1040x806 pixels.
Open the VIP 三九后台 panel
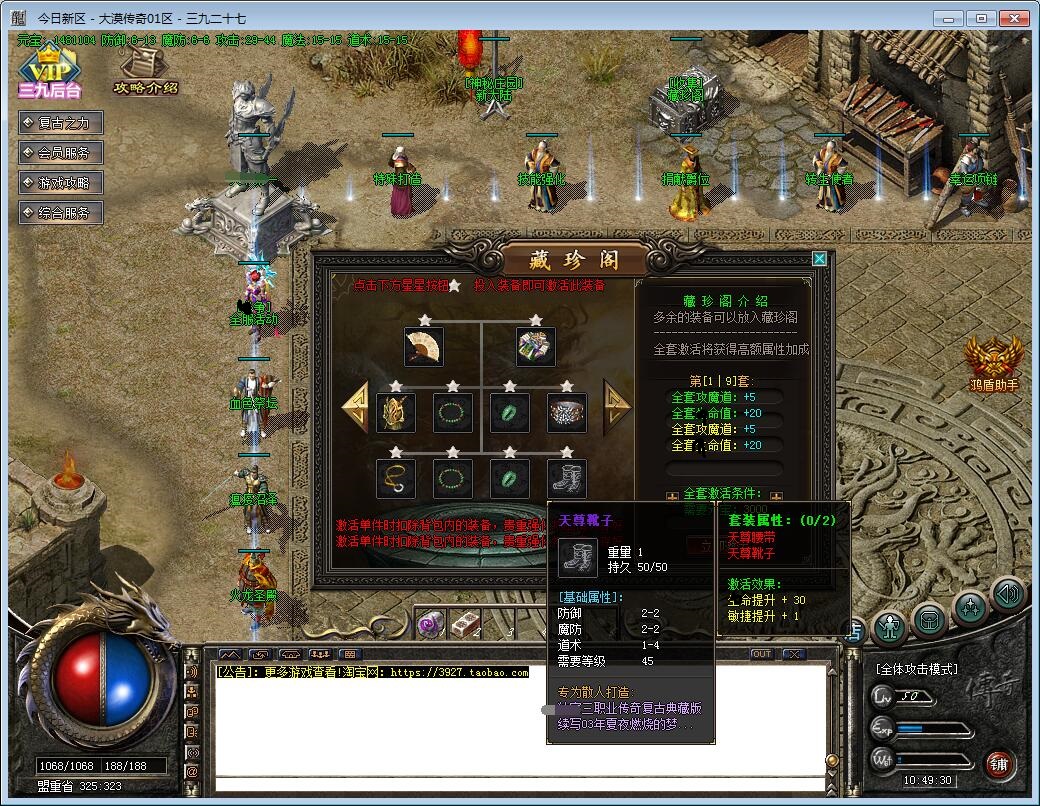click(x=48, y=72)
